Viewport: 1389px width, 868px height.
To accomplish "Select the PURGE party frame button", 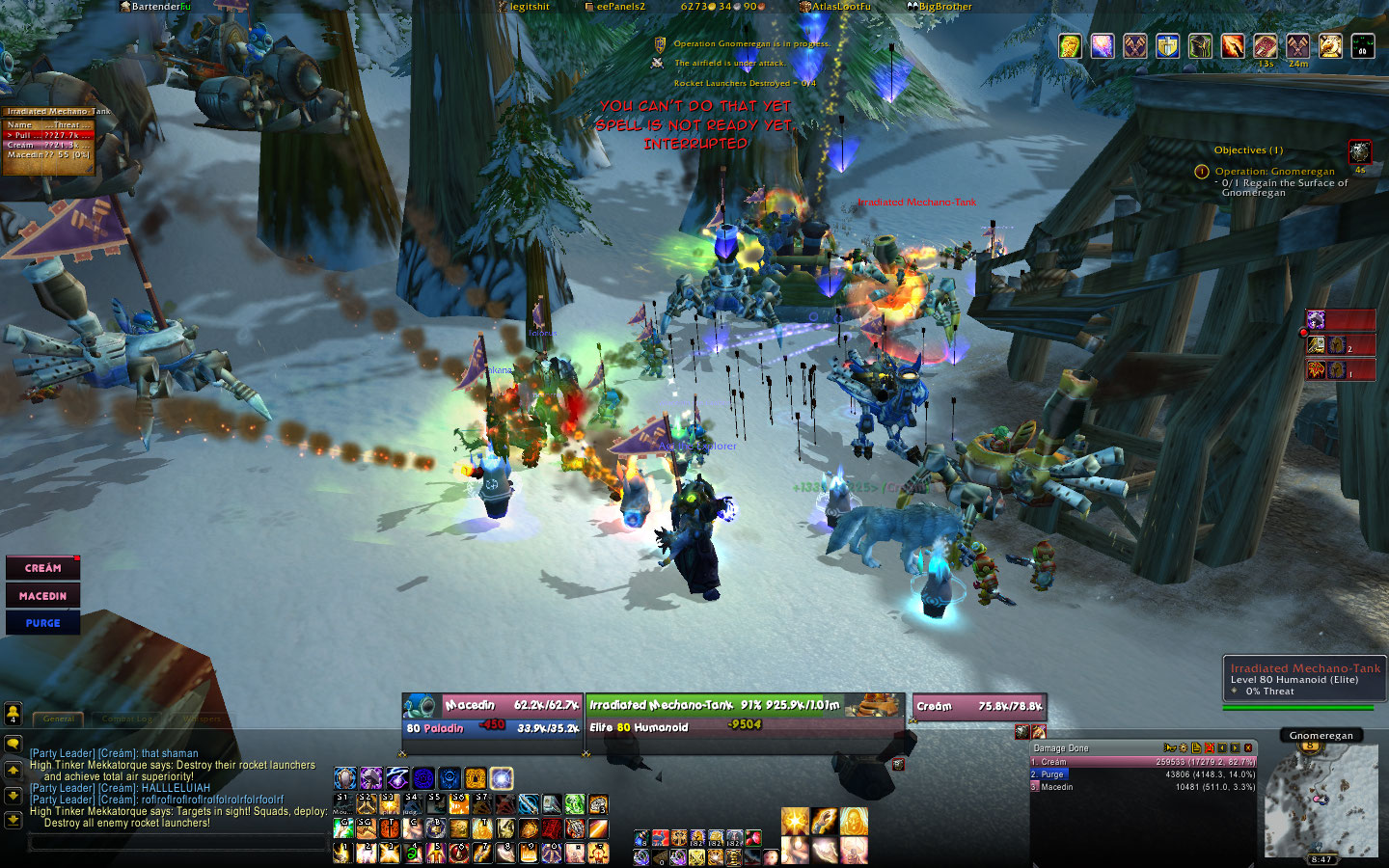I will point(42,623).
